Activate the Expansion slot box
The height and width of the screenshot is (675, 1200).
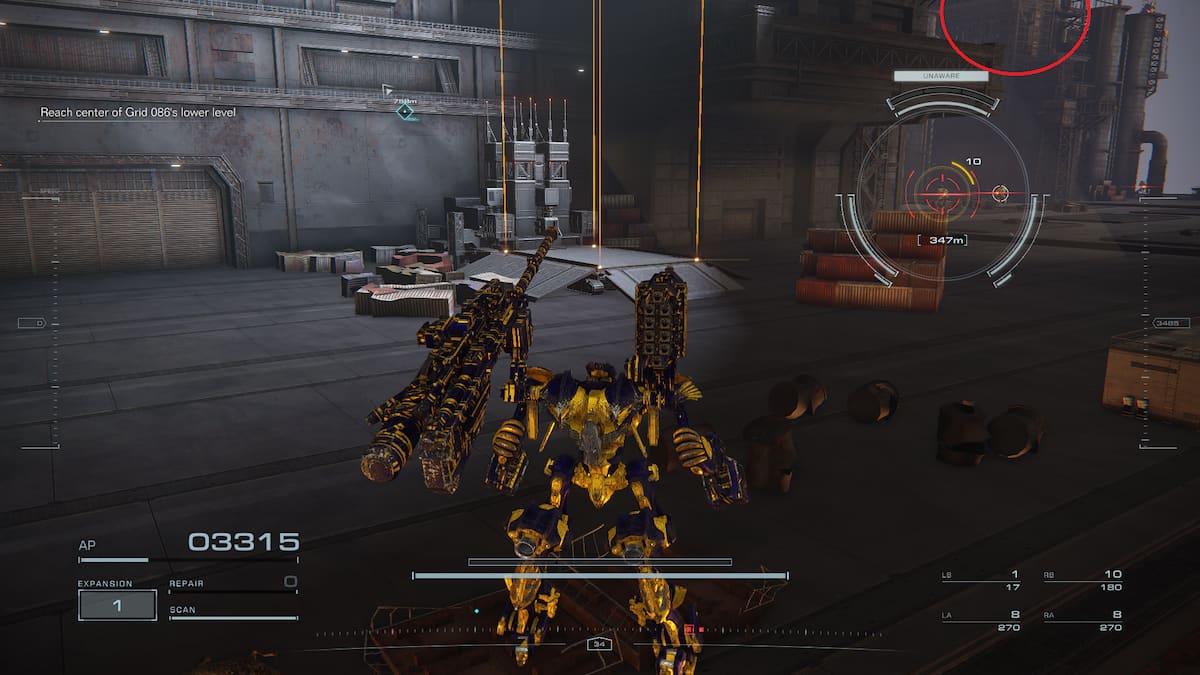point(117,605)
